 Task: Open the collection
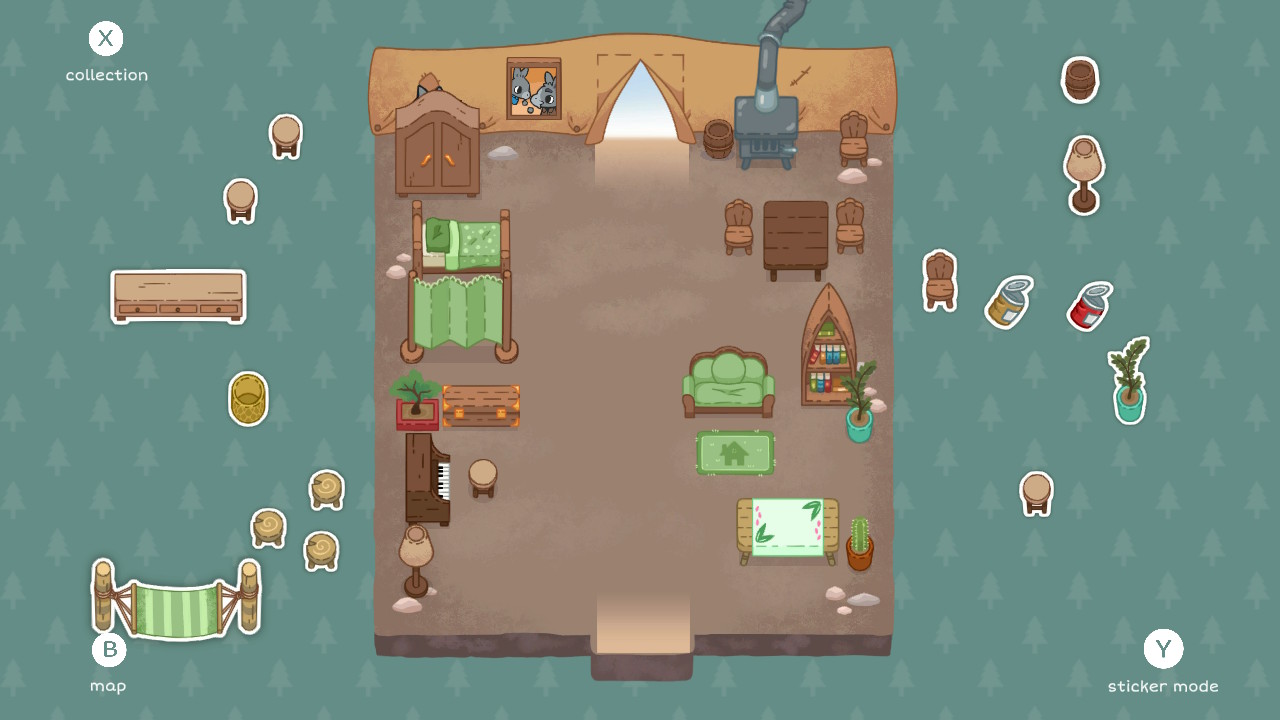pyautogui.click(x=106, y=39)
